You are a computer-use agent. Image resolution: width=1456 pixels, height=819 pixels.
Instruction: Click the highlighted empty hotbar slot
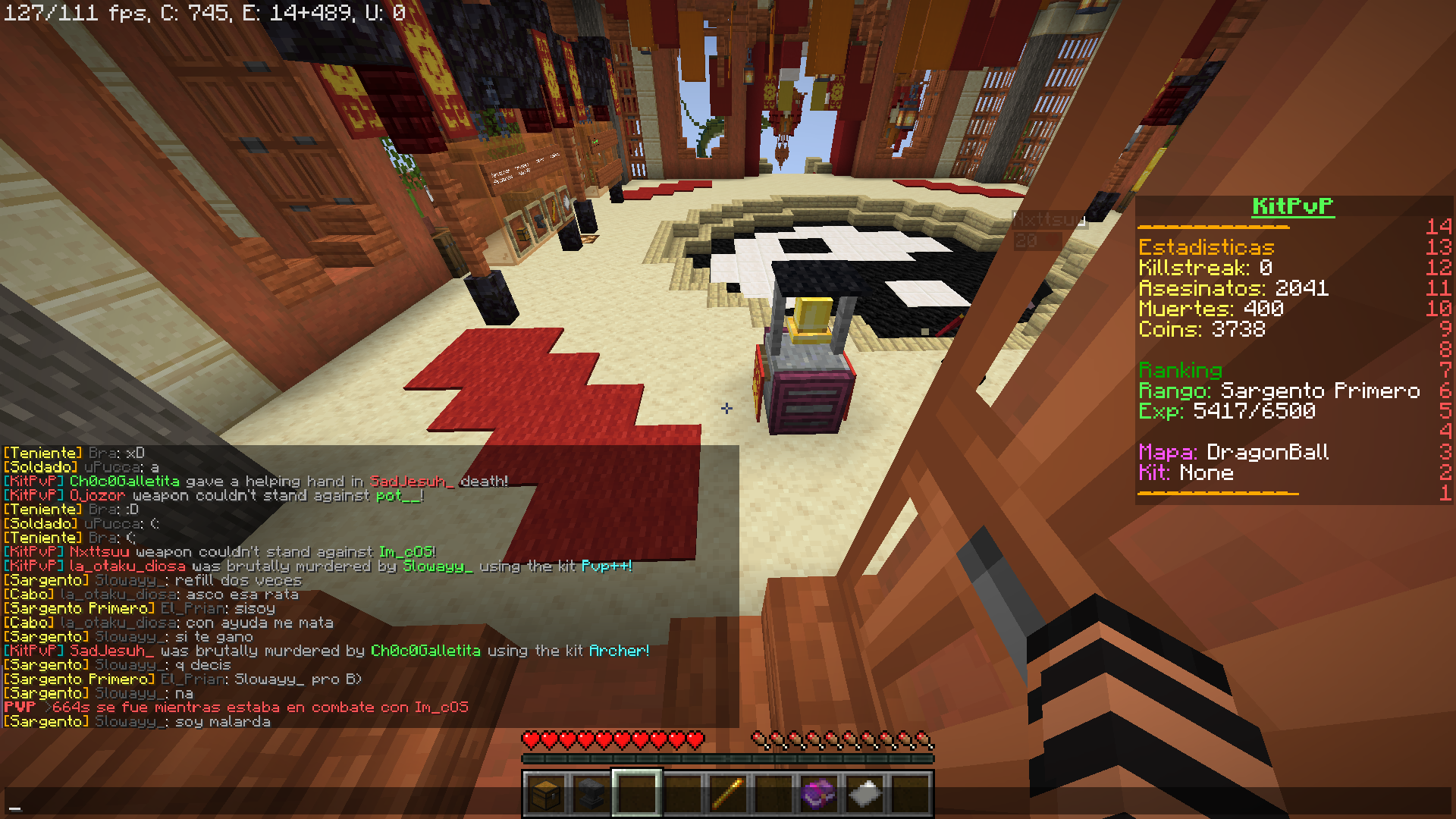636,794
